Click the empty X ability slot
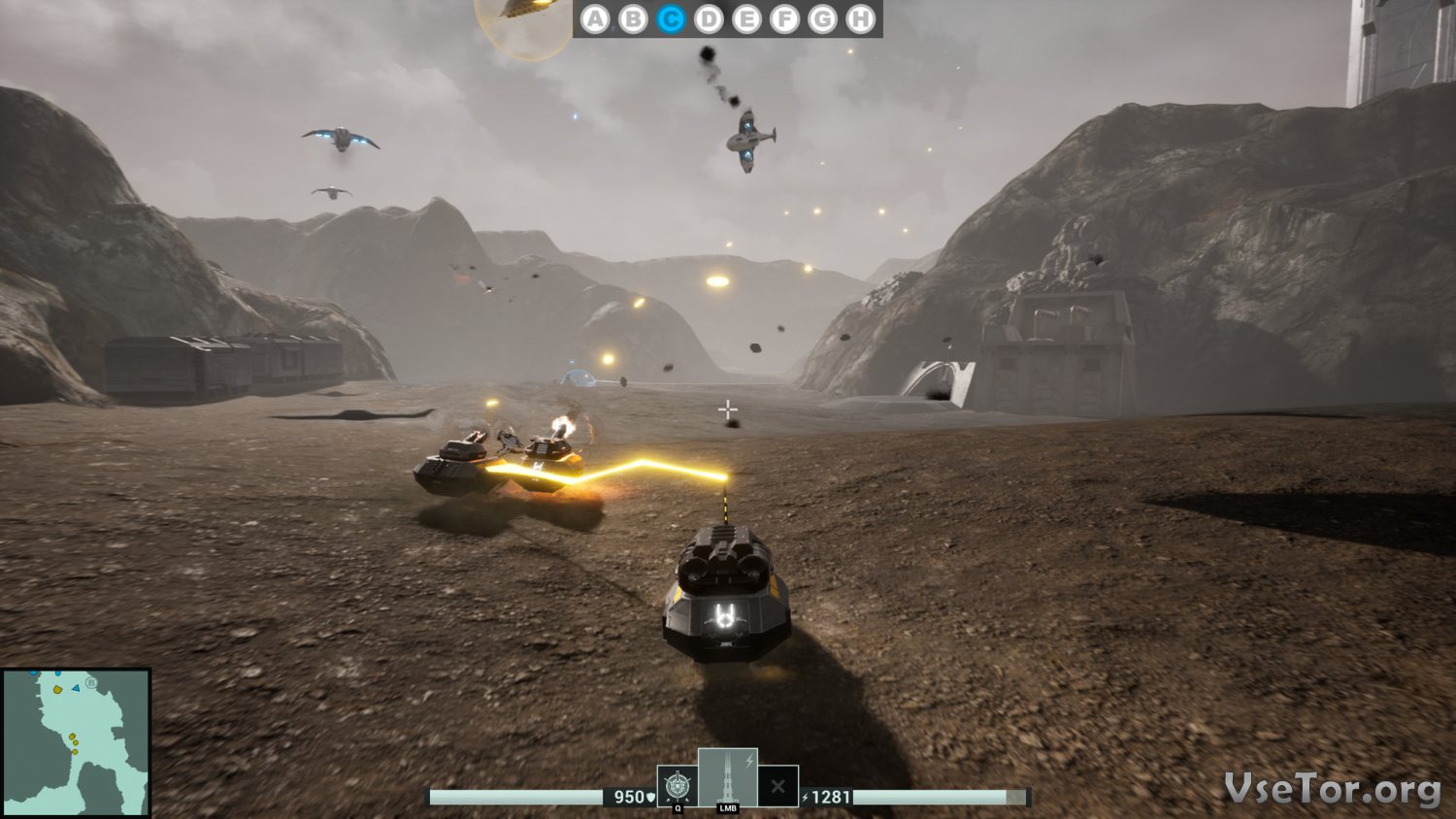The image size is (1456, 819). point(778,786)
